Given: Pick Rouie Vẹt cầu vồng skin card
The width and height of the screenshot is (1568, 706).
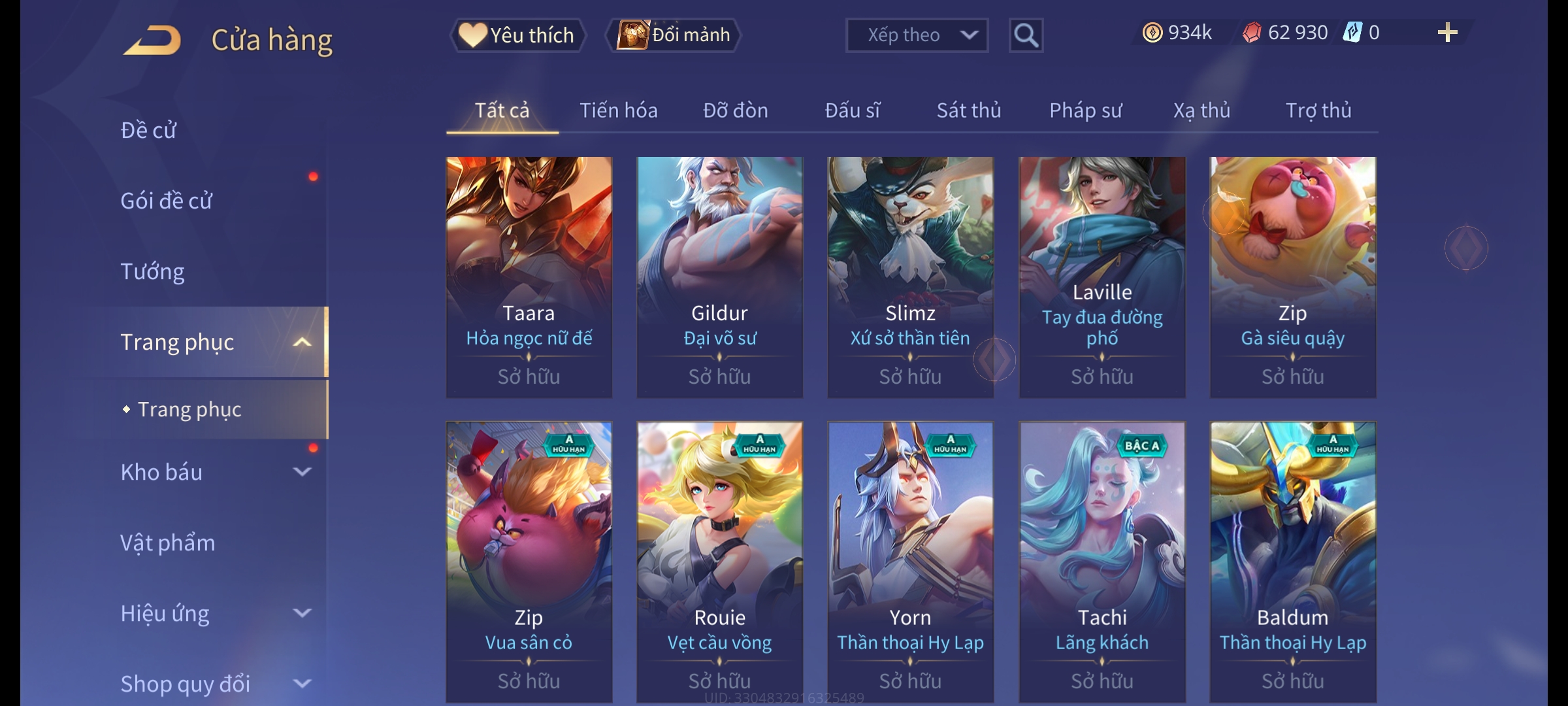Looking at the screenshot, I should 719,561.
